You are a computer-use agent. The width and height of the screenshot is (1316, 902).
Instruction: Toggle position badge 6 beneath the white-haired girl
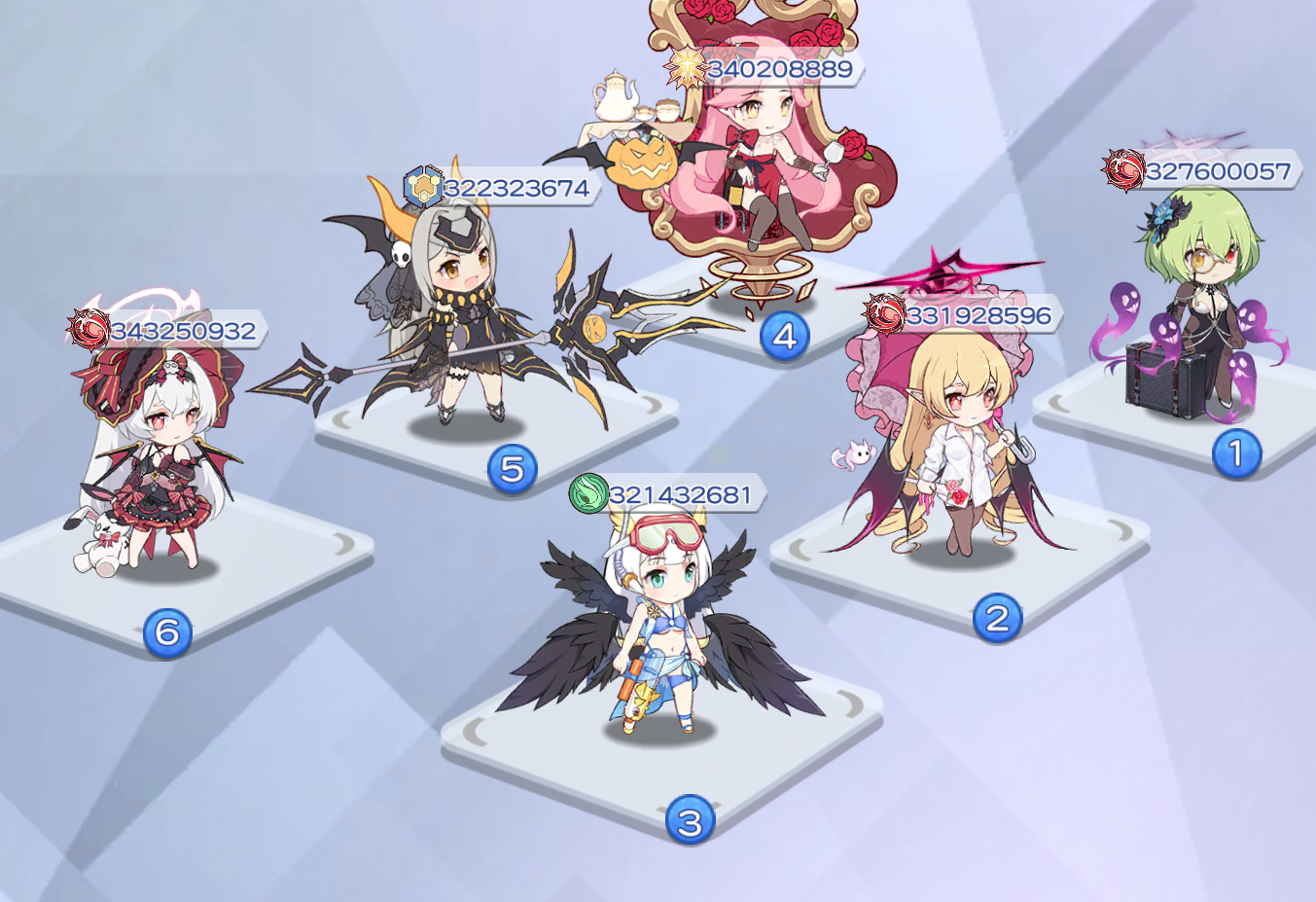(x=167, y=631)
